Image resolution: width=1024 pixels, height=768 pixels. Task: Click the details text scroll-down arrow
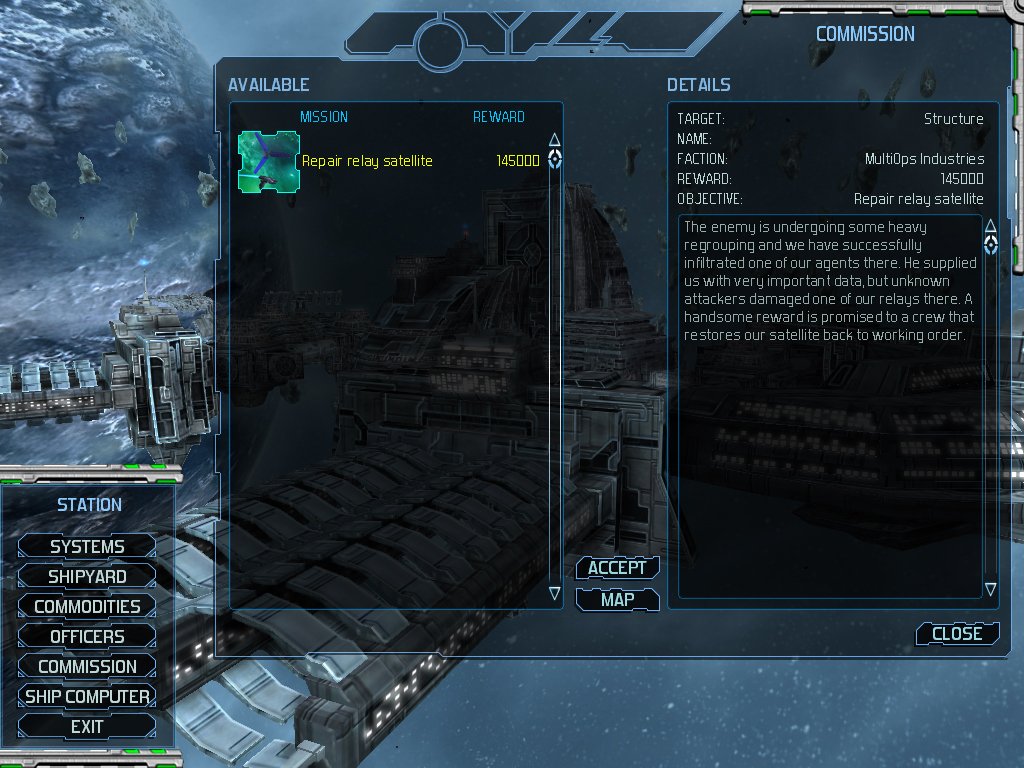(x=991, y=589)
